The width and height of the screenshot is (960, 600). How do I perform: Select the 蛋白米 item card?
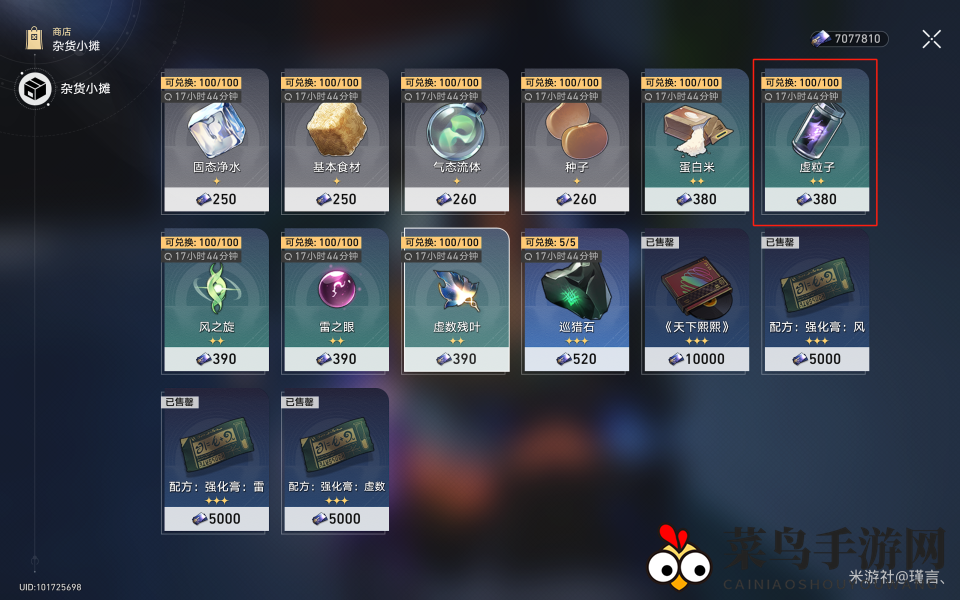click(x=695, y=140)
